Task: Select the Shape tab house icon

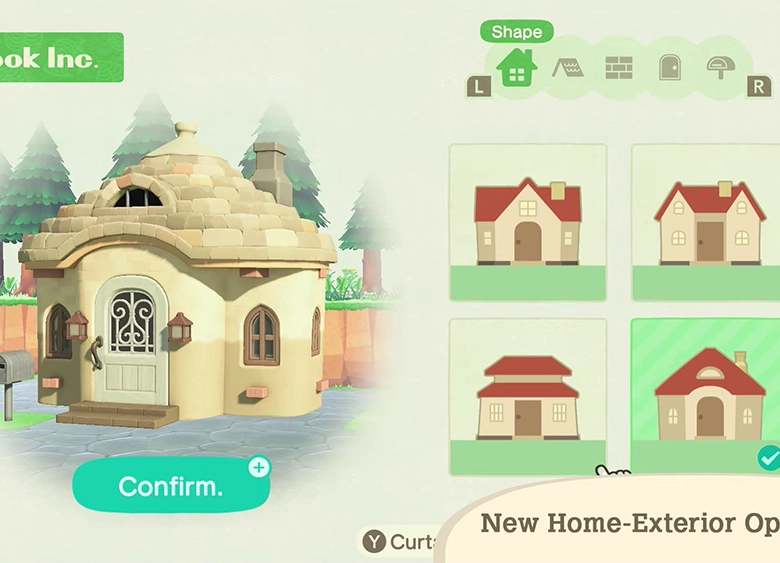Action: click(517, 69)
